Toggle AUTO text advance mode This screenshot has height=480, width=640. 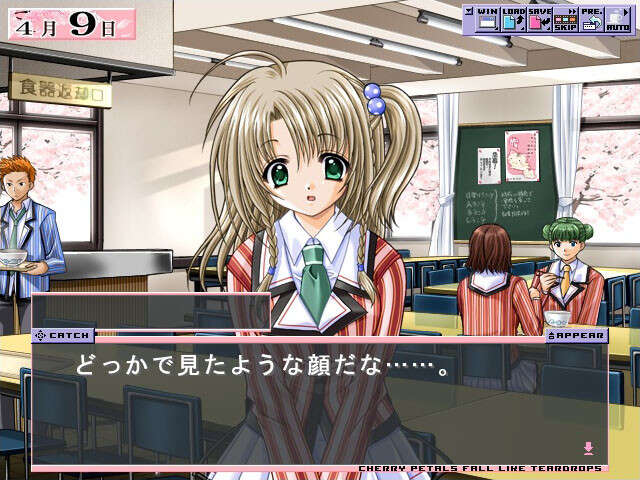tap(617, 18)
